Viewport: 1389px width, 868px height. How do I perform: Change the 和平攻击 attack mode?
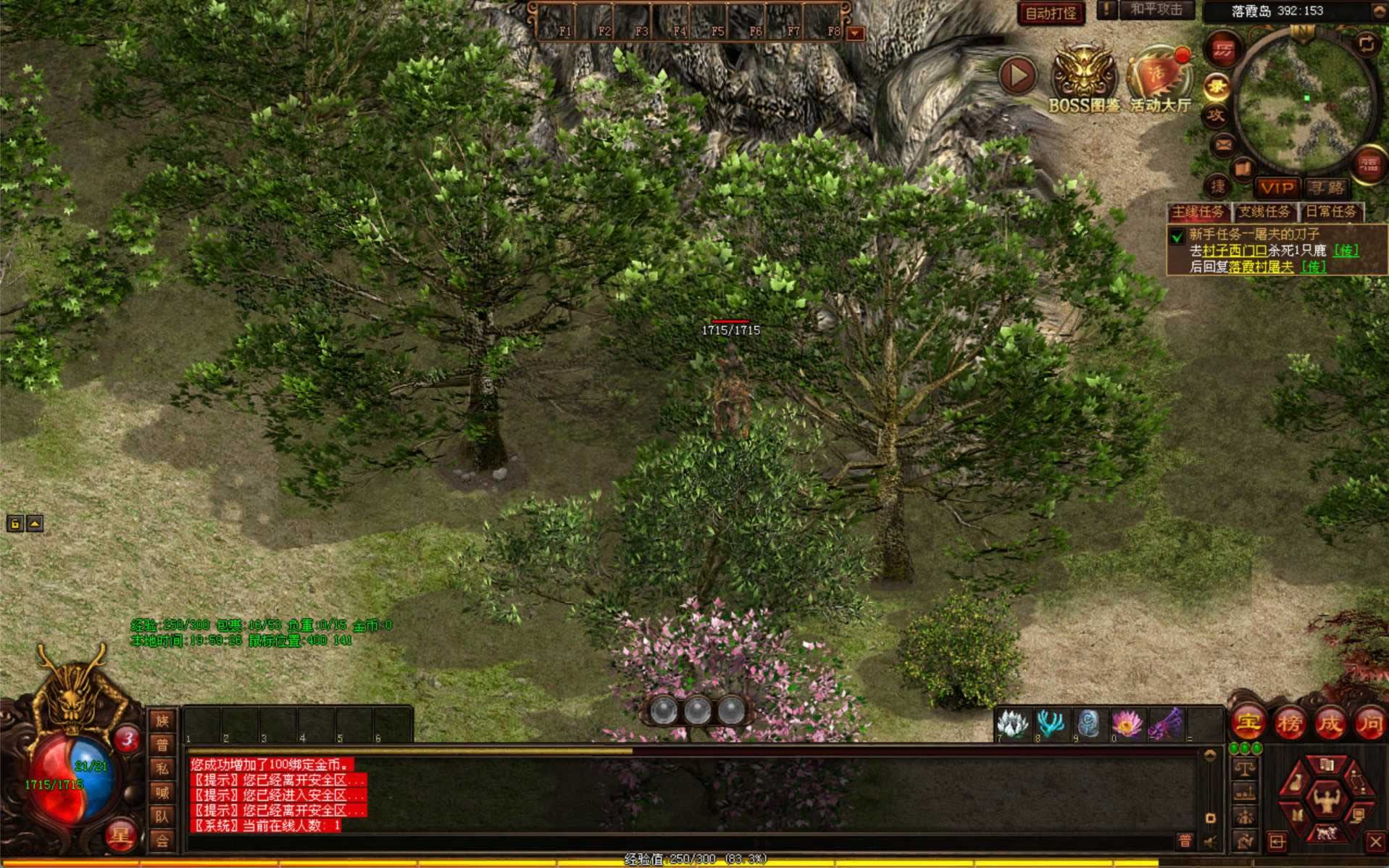click(1156, 10)
